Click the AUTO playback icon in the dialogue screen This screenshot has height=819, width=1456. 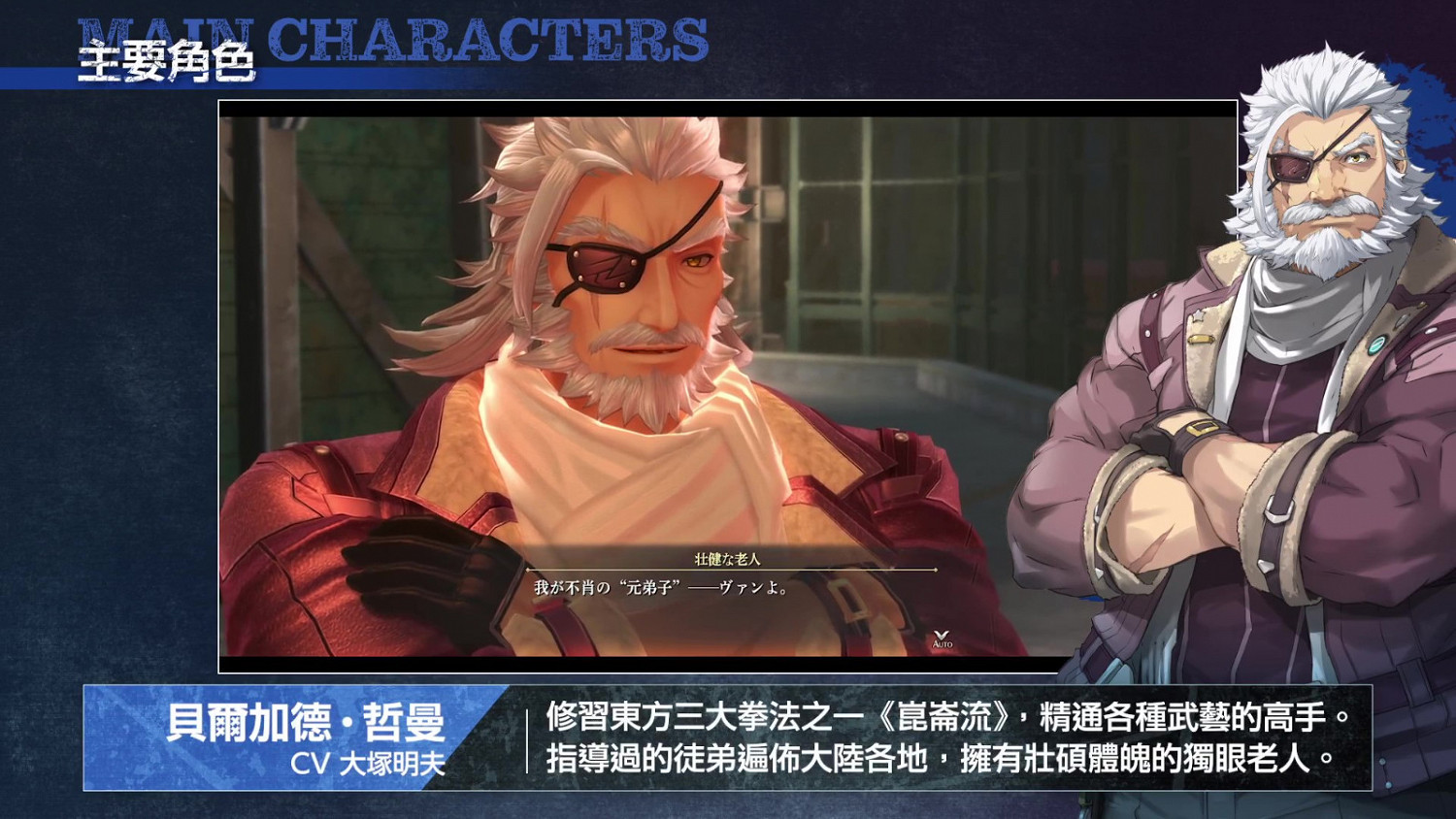[x=943, y=642]
